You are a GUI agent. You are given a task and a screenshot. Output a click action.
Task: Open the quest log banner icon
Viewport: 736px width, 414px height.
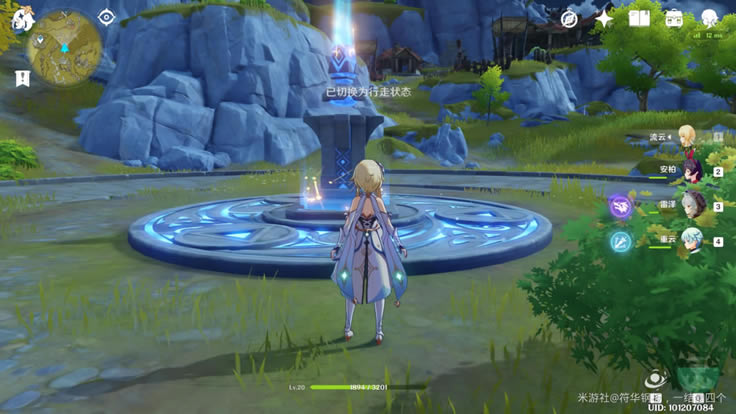point(21,77)
